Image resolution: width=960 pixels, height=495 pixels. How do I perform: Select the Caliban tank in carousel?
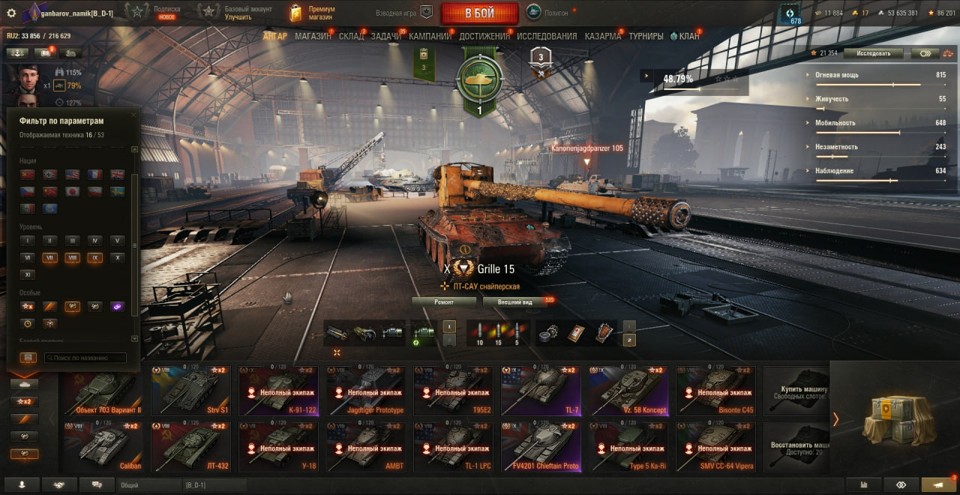coord(102,446)
